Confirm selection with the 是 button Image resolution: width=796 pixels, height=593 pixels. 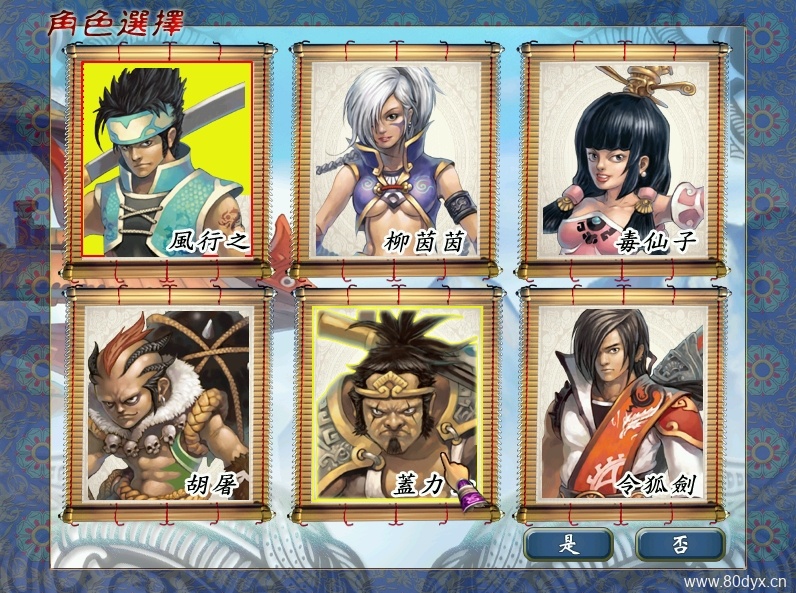tap(569, 544)
